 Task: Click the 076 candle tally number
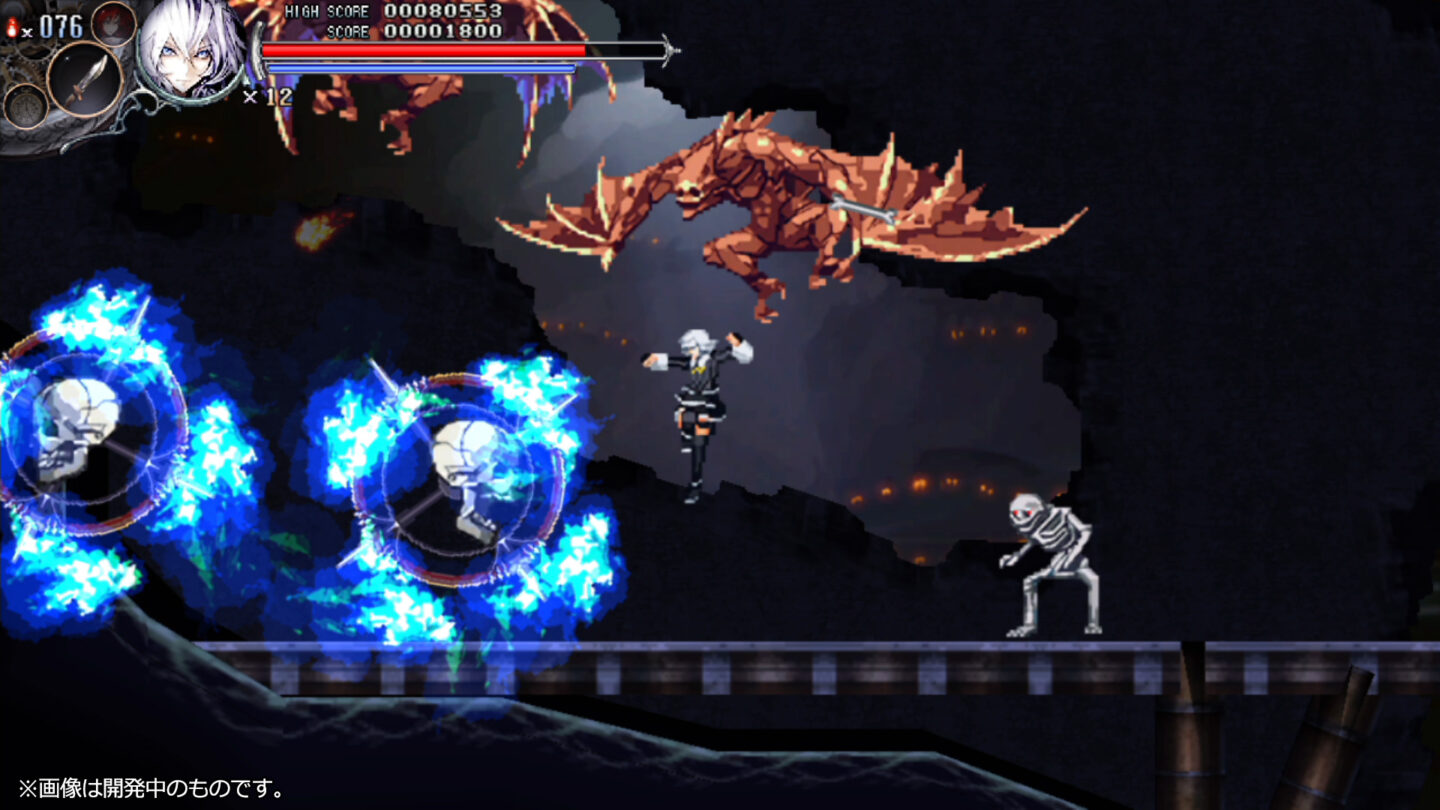point(60,25)
